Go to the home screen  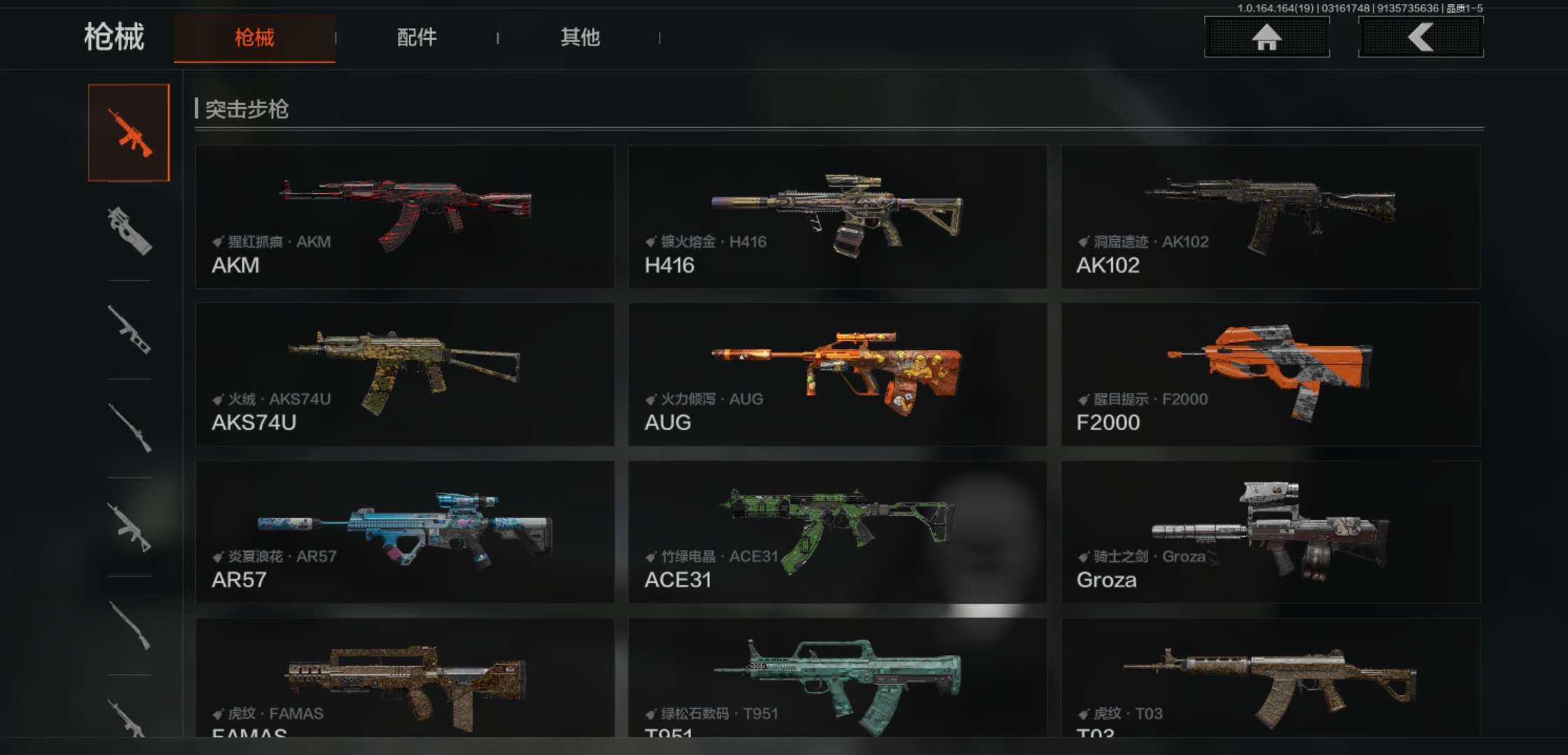tap(1266, 37)
